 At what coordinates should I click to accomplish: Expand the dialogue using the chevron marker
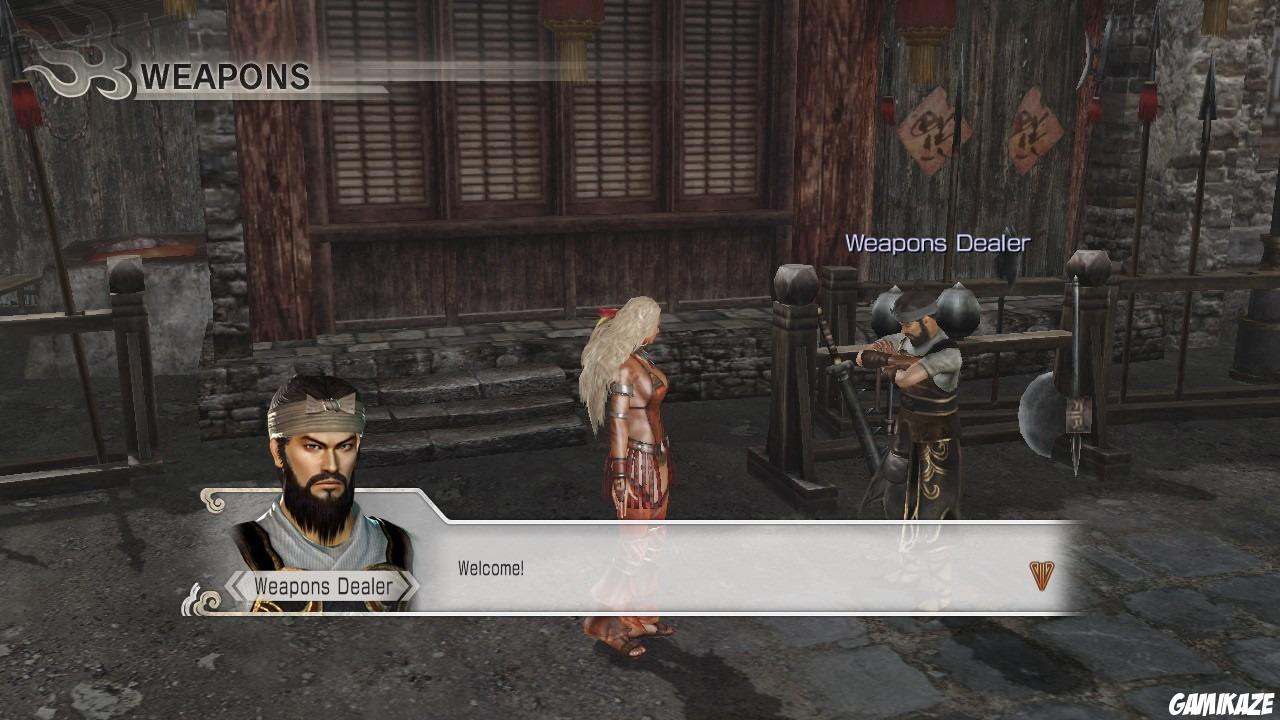click(1043, 576)
